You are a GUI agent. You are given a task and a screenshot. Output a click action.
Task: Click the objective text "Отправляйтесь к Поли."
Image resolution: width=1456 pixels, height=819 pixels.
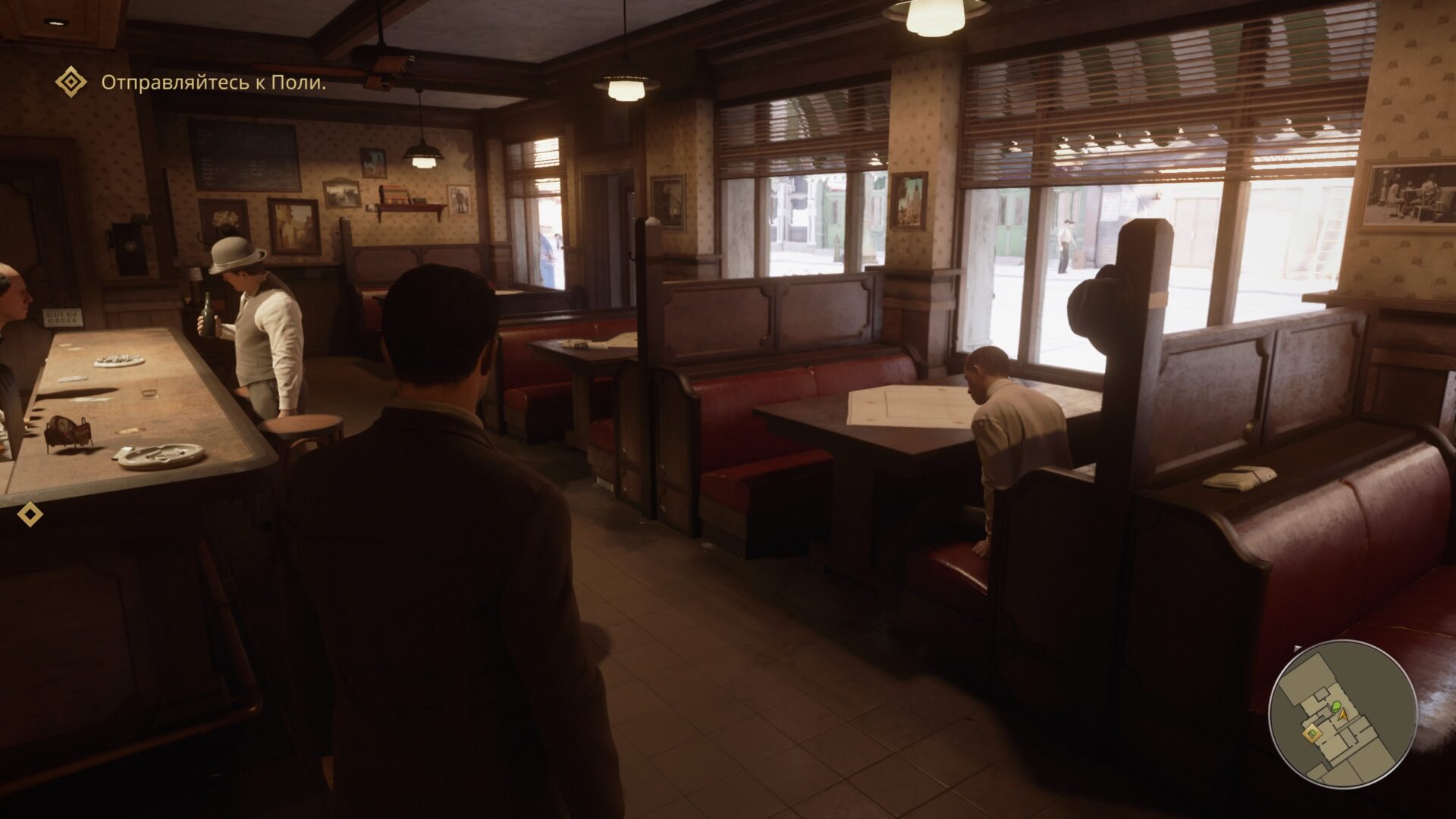point(213,83)
